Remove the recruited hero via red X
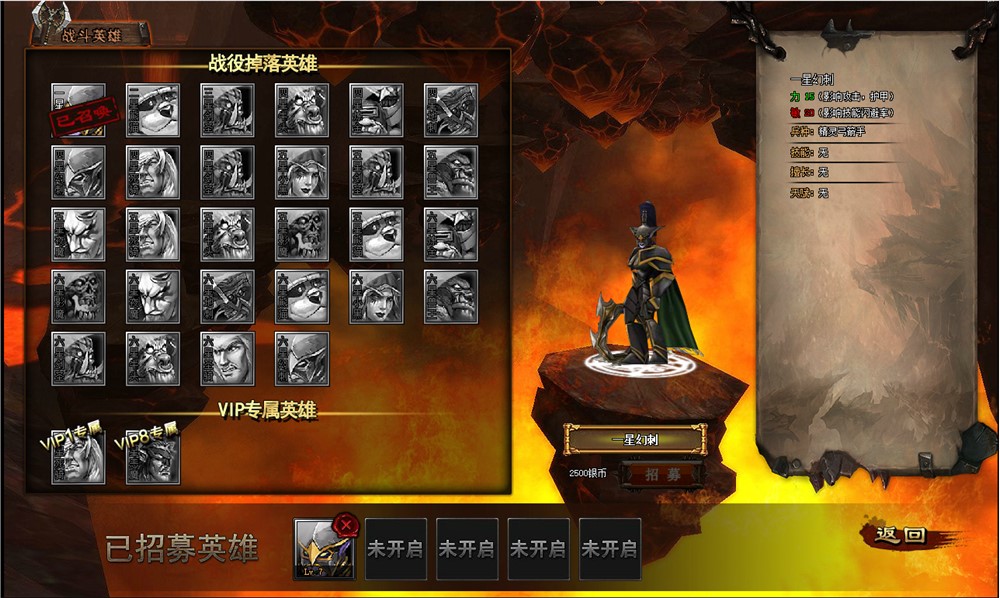Image resolution: width=1000 pixels, height=598 pixels. (345, 524)
